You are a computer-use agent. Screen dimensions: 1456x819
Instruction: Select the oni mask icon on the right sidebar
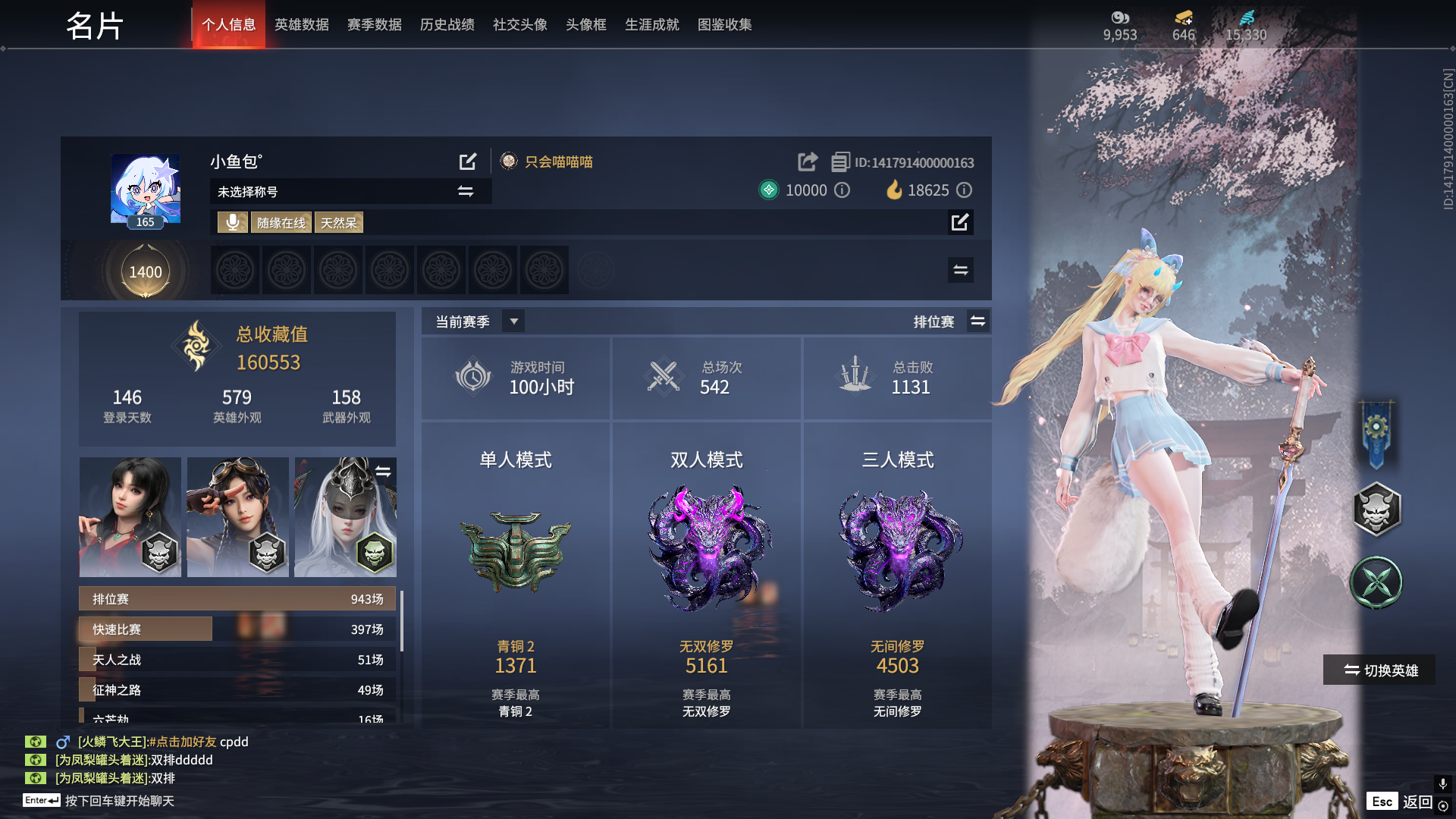1378,510
